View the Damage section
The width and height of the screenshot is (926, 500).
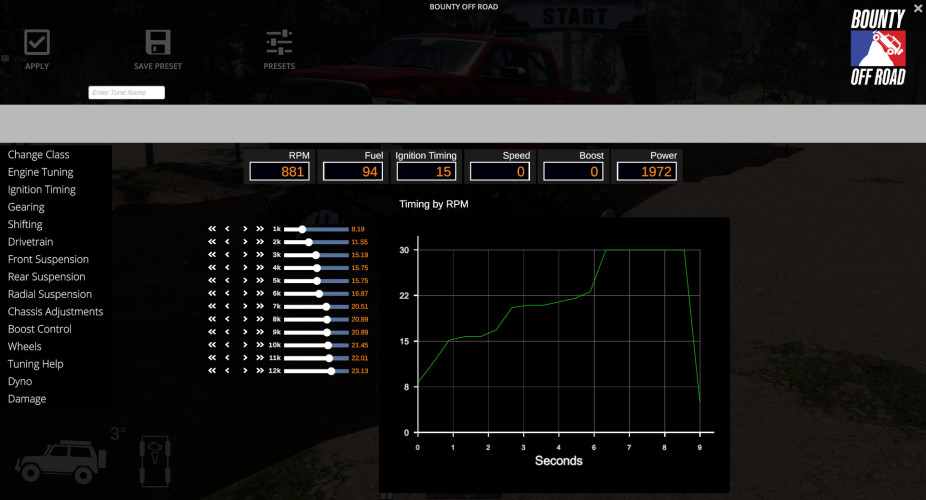point(27,399)
